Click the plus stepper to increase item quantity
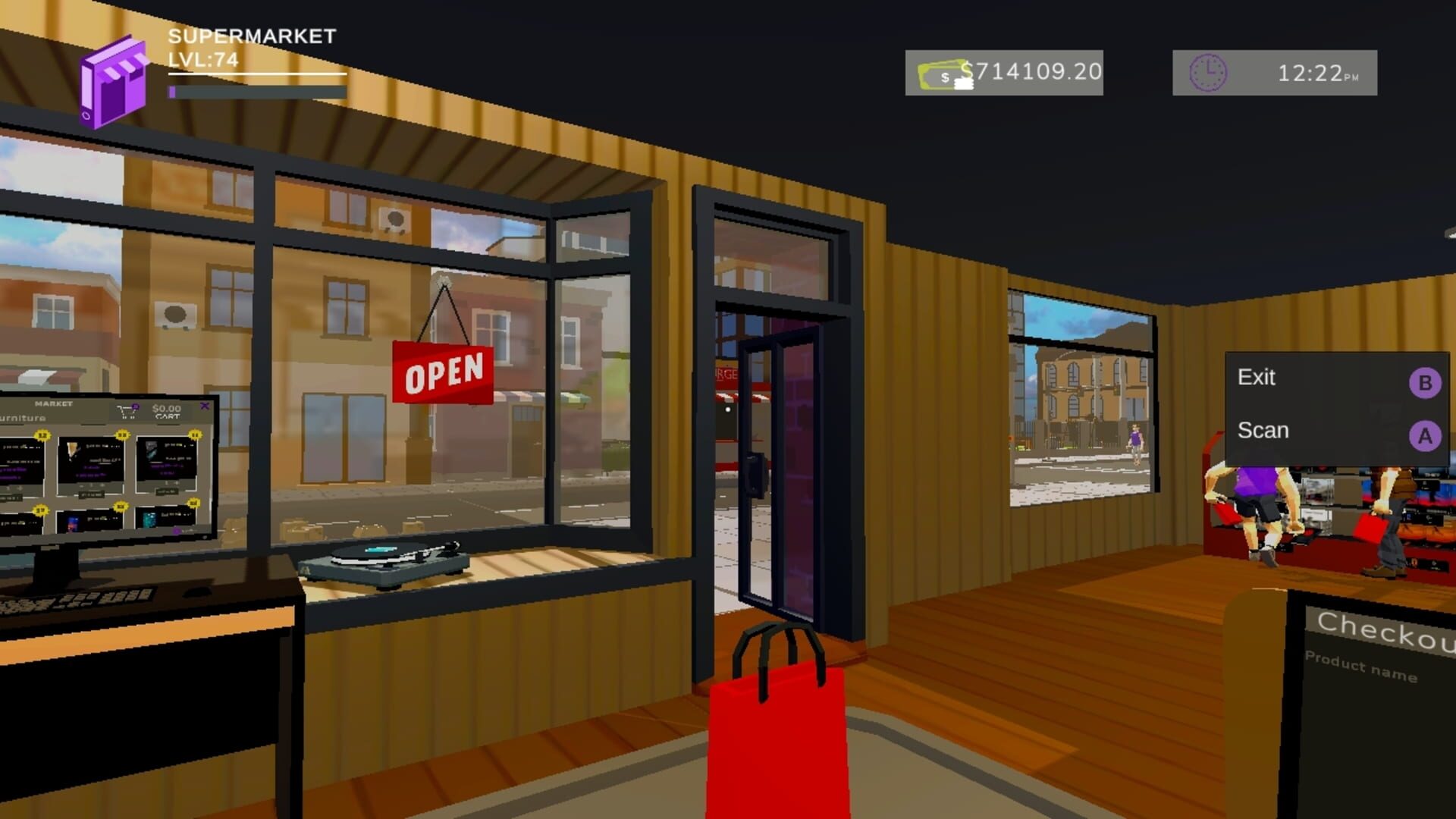Image resolution: width=1456 pixels, height=819 pixels. point(102,485)
